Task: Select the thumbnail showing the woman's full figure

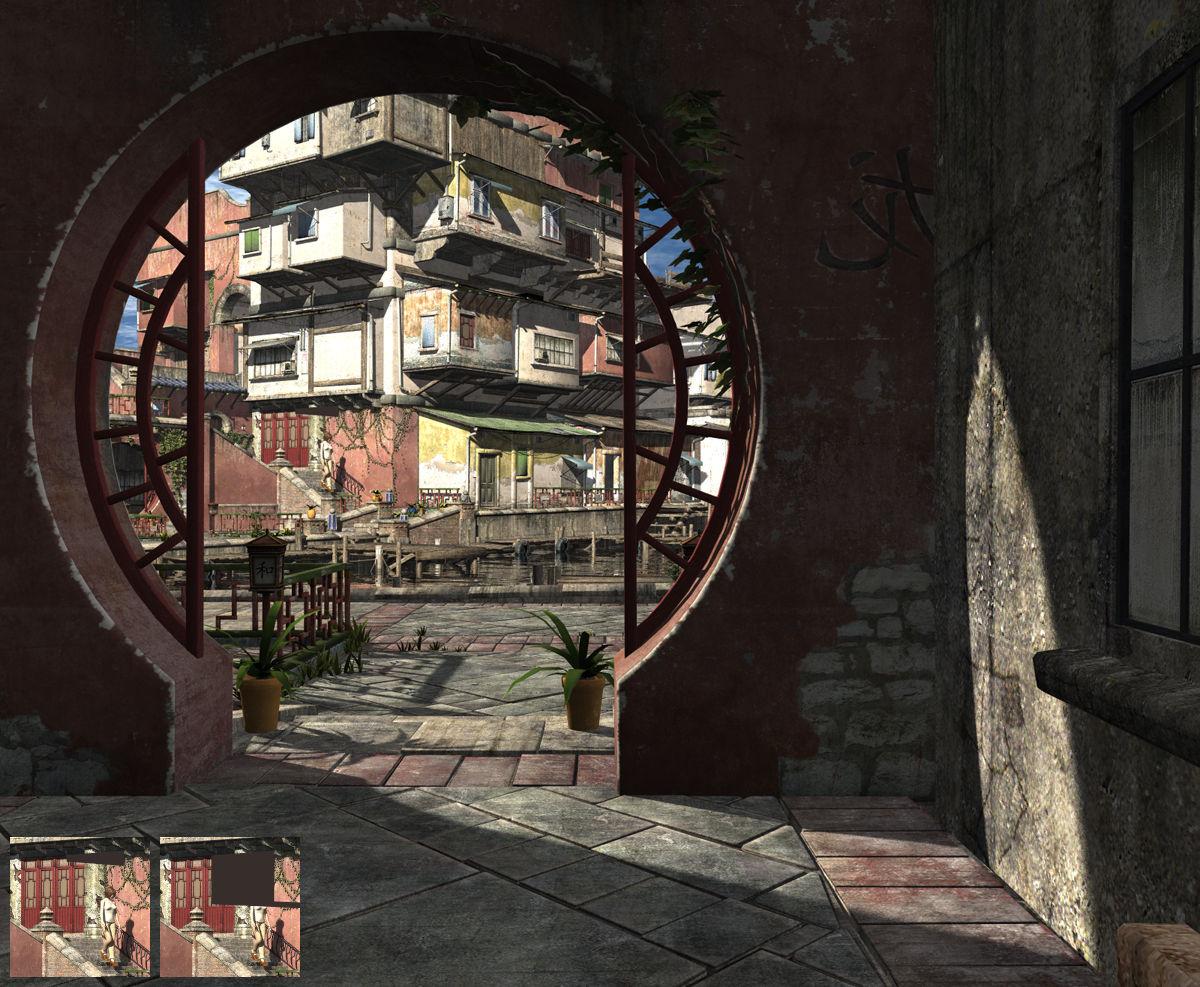Action: coord(80,906)
